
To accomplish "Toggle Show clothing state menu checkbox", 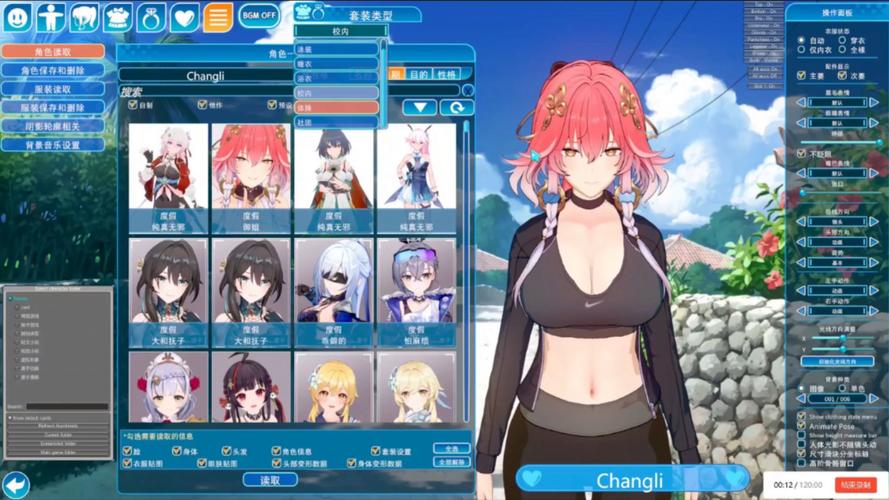I will (801, 416).
